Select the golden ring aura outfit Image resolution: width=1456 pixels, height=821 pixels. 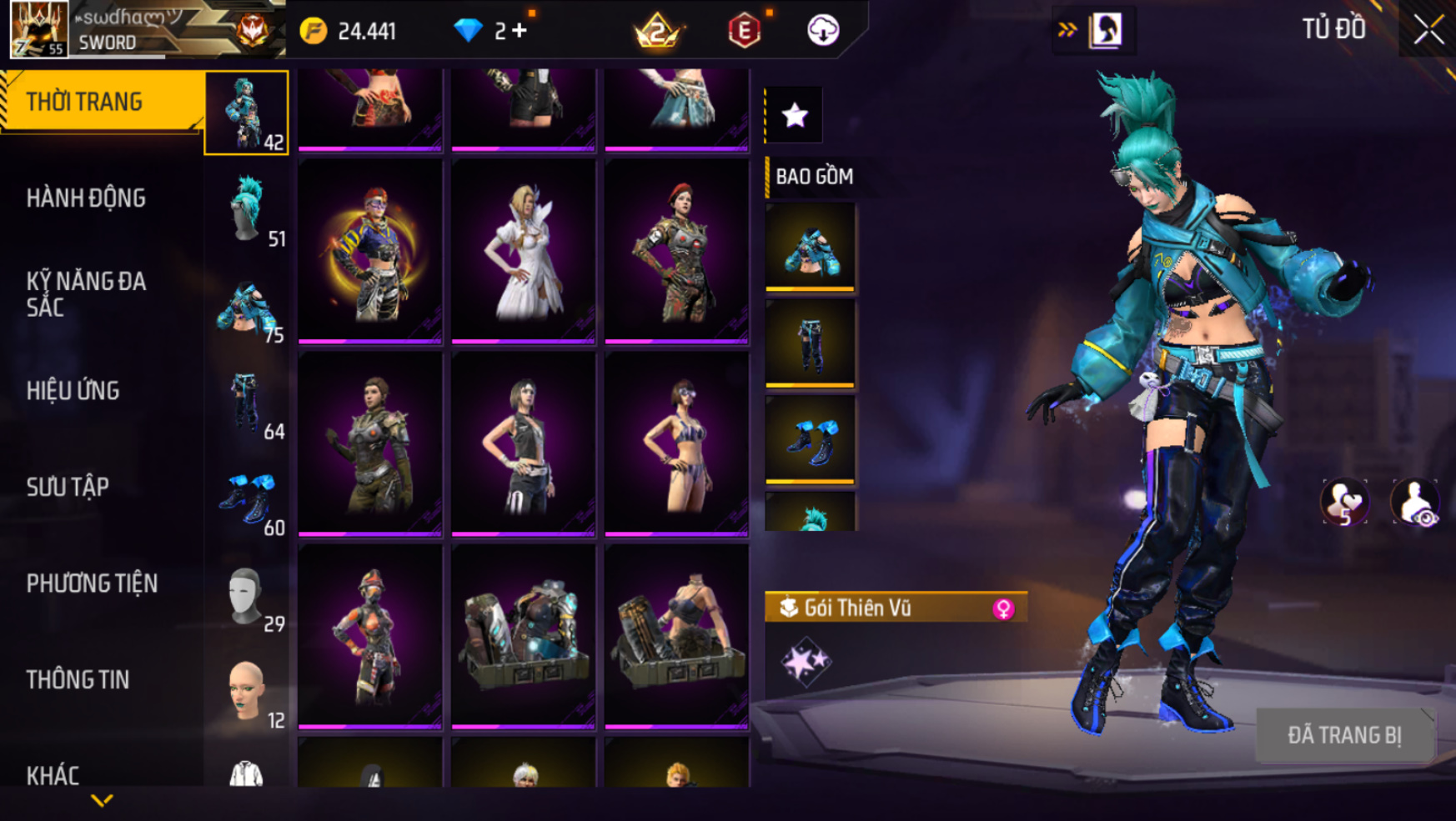coord(370,251)
